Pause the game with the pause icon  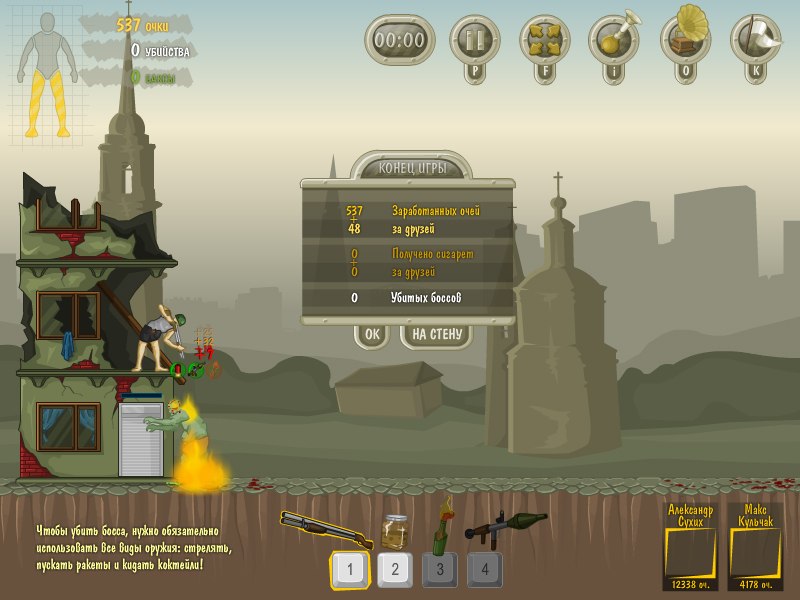coord(473,39)
